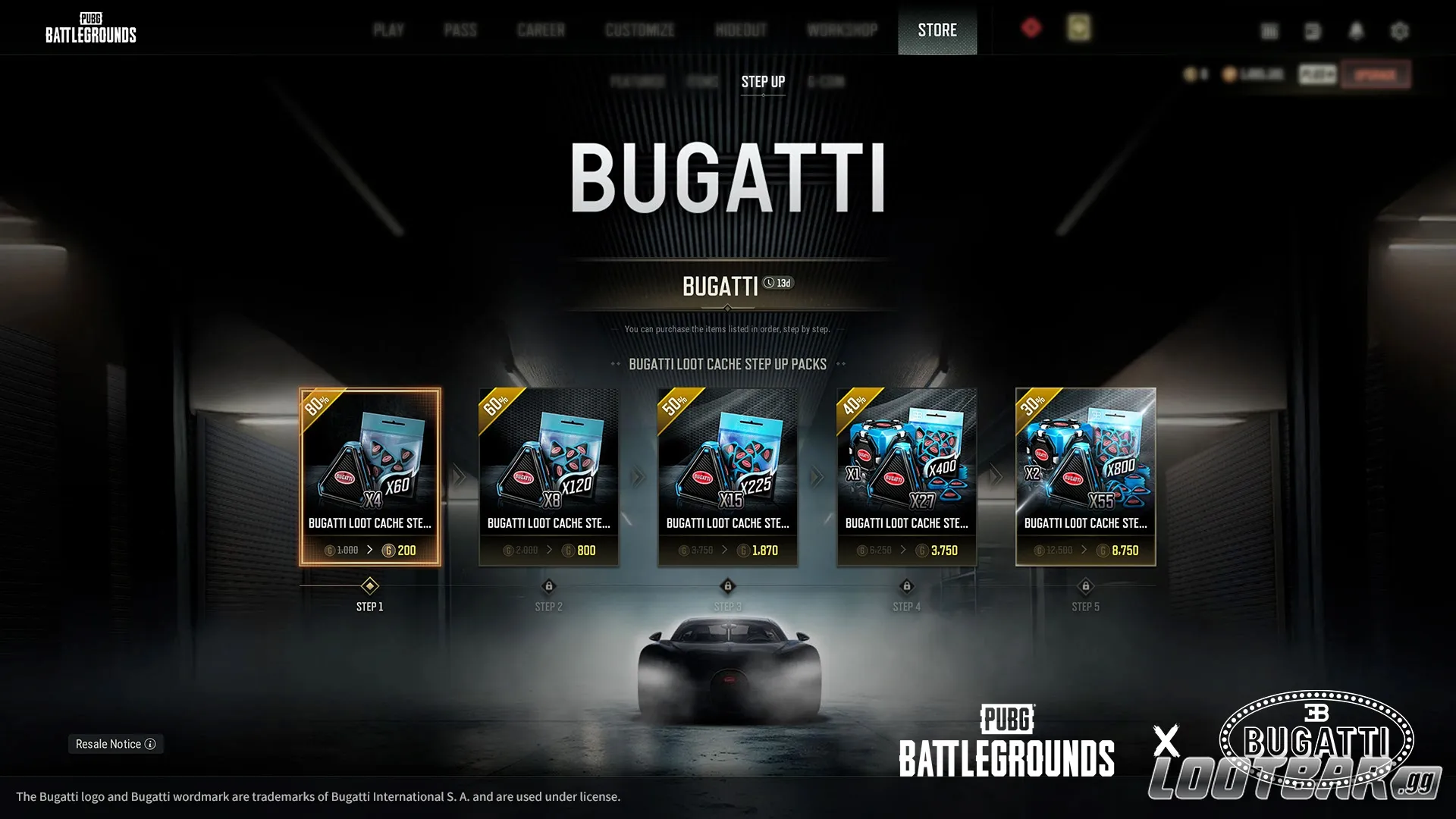Open the PLAY menu tab
This screenshot has width=1456, height=819.
point(388,30)
